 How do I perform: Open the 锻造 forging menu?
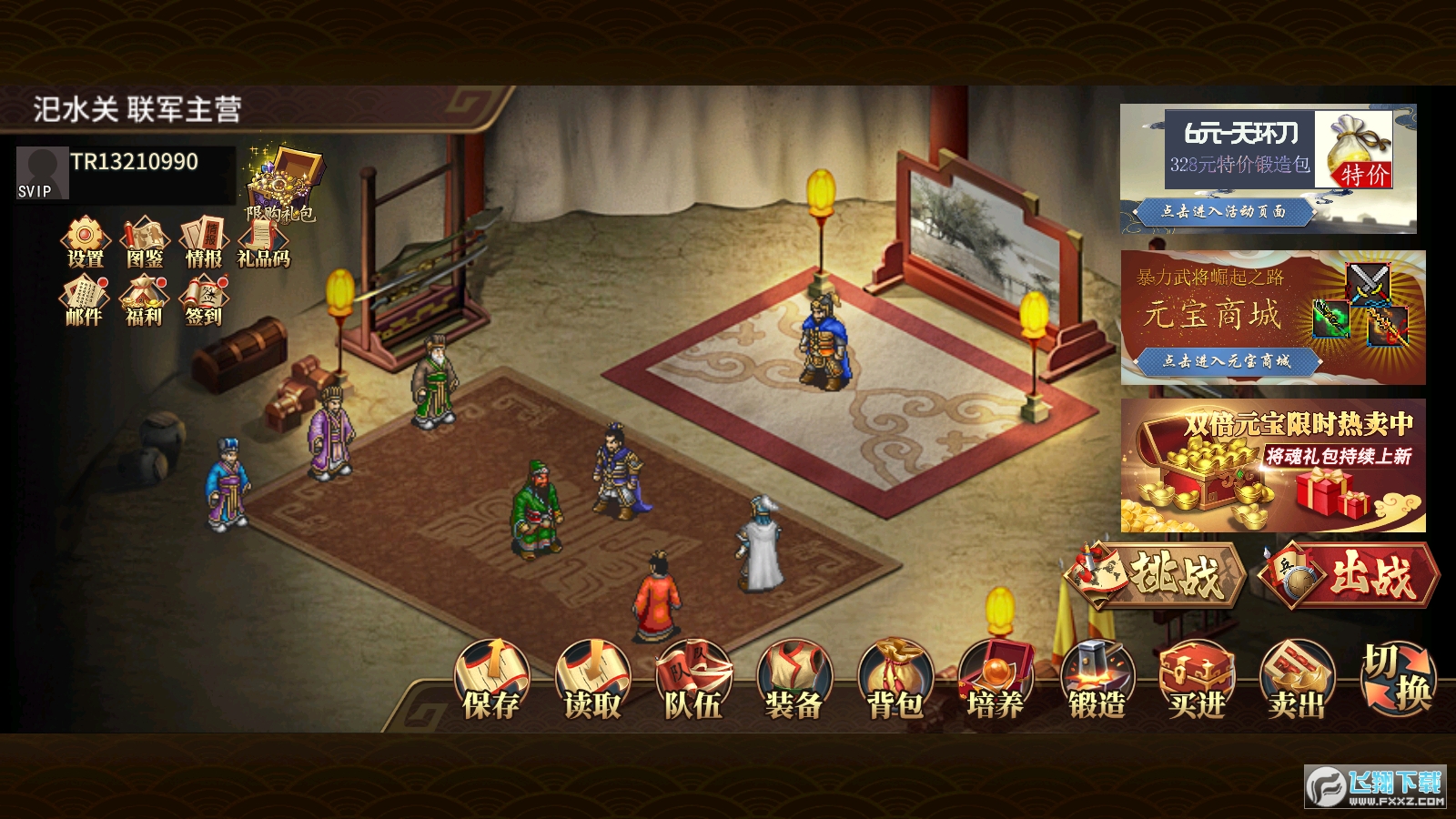(1097, 682)
